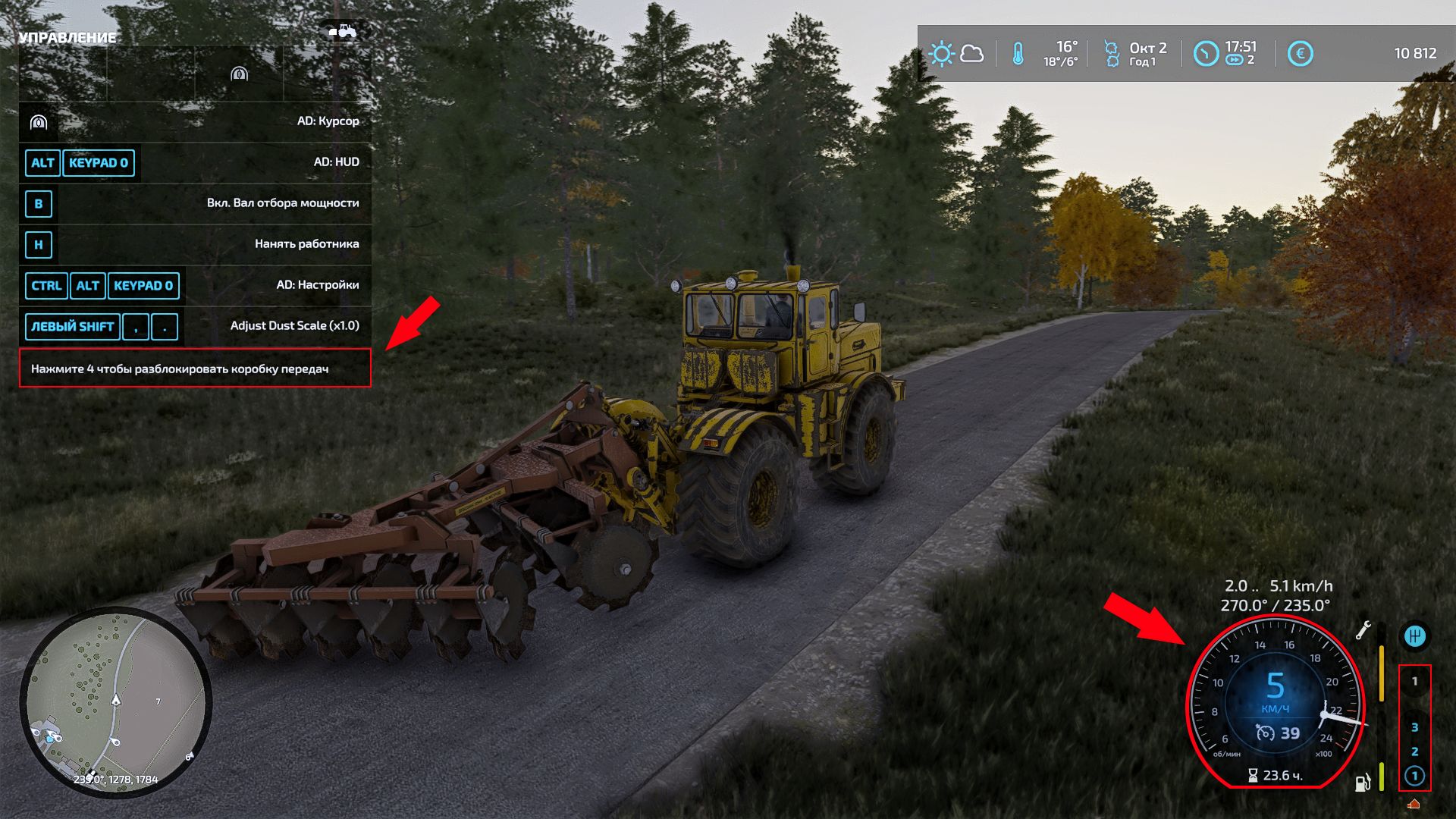1456x819 pixels.
Task: Select the circled gear 1 indicator
Action: (x=1414, y=776)
